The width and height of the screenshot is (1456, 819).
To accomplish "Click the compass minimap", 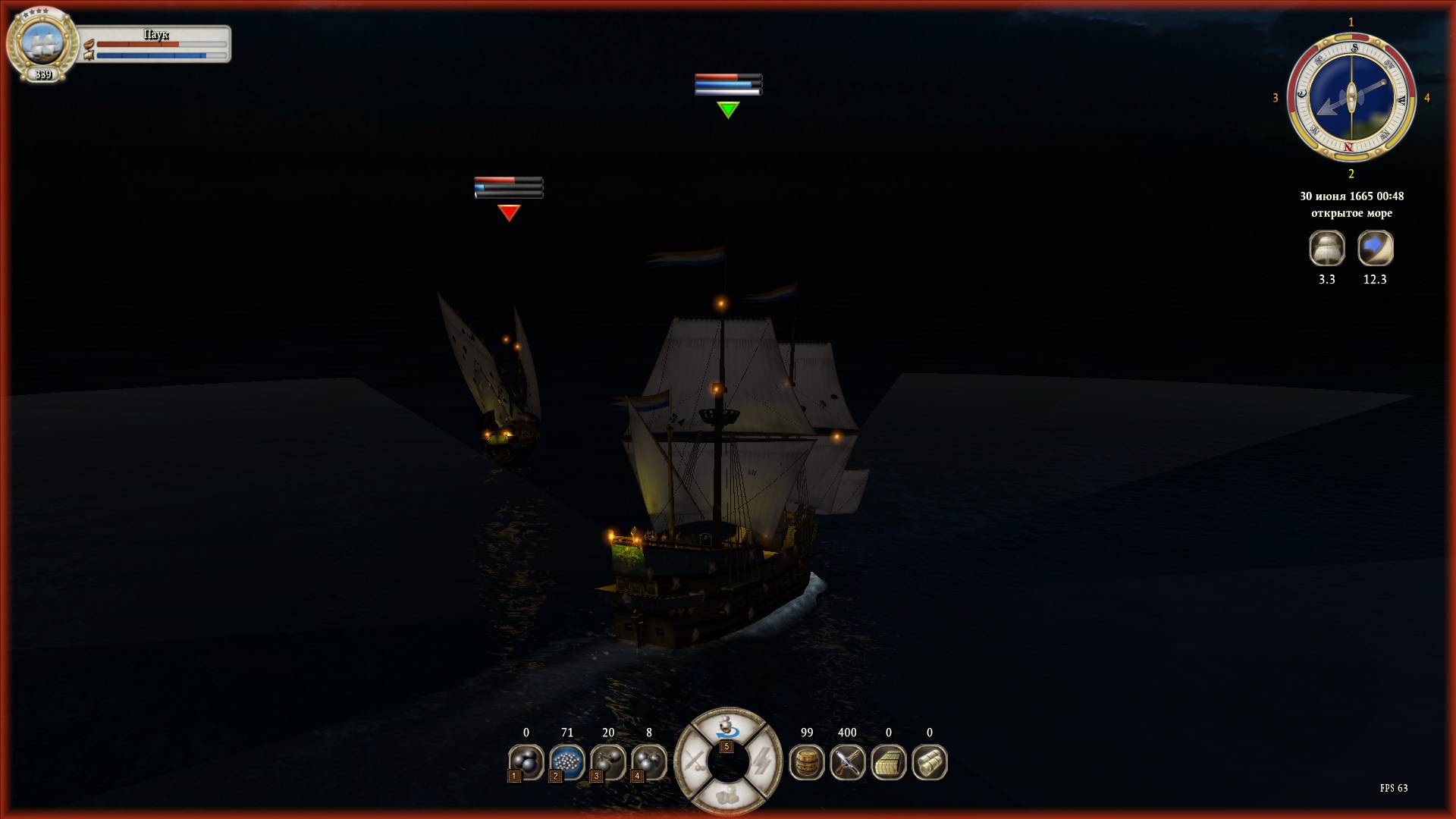I will (1351, 98).
